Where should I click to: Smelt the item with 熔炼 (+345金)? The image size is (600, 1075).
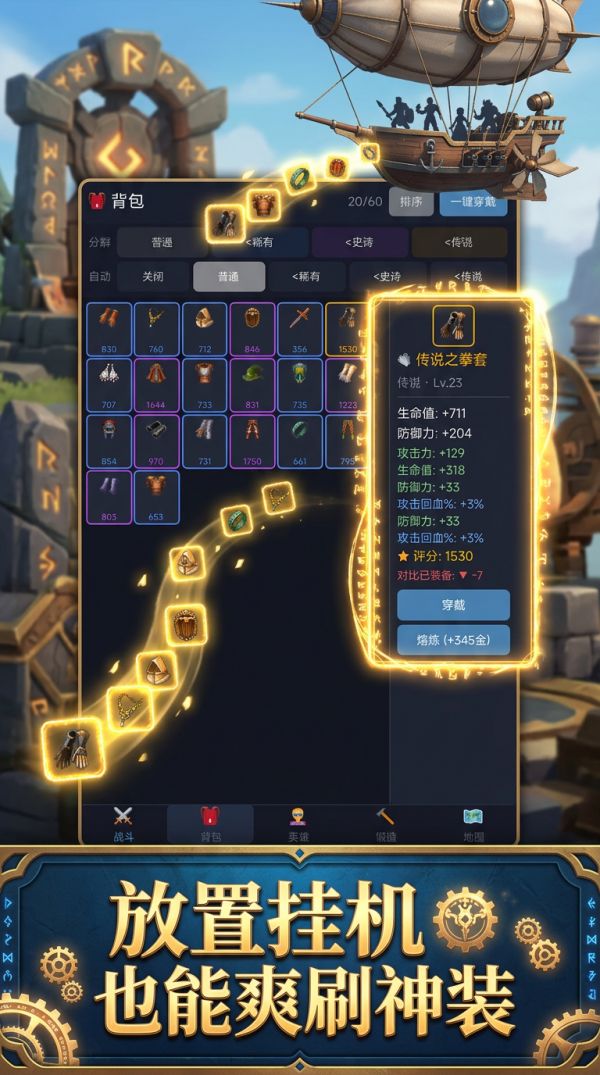click(x=453, y=640)
